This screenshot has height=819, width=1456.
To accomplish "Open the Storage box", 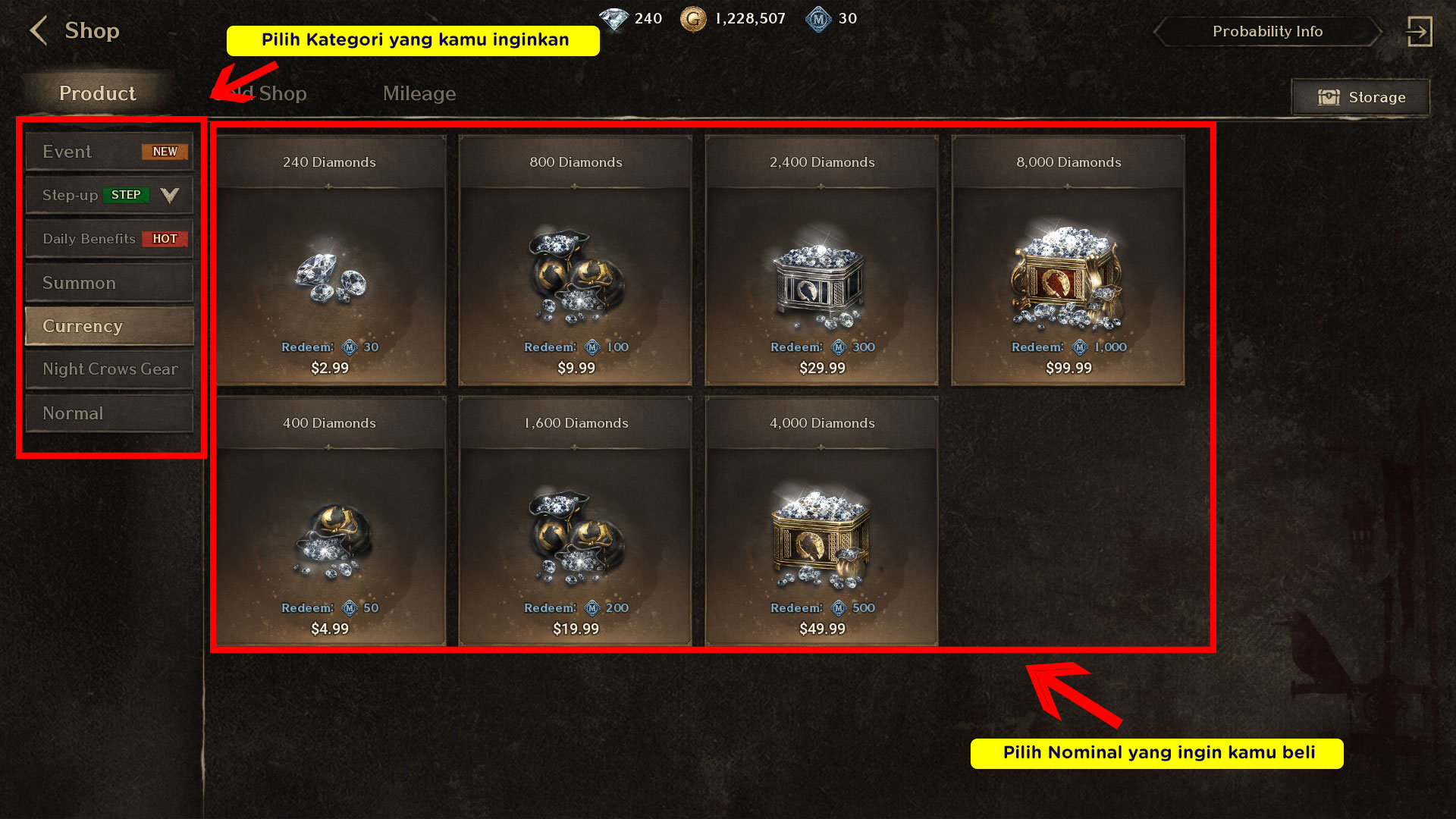I will [x=1361, y=97].
